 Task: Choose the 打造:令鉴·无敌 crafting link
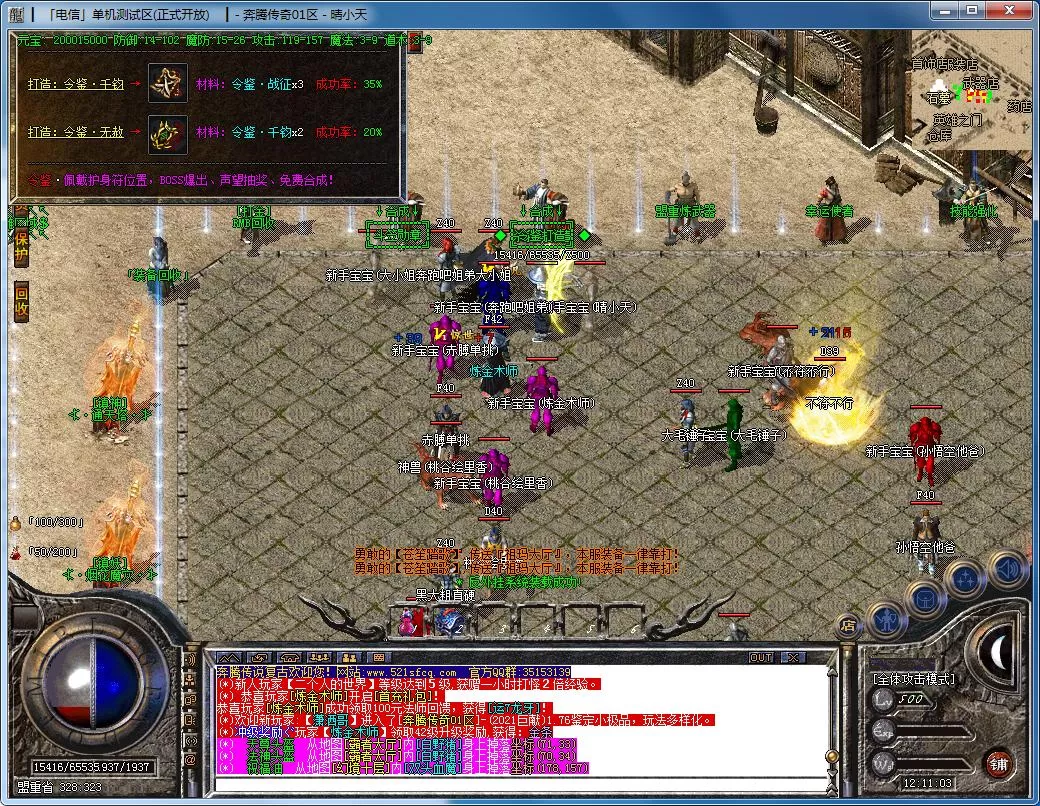coord(75,132)
